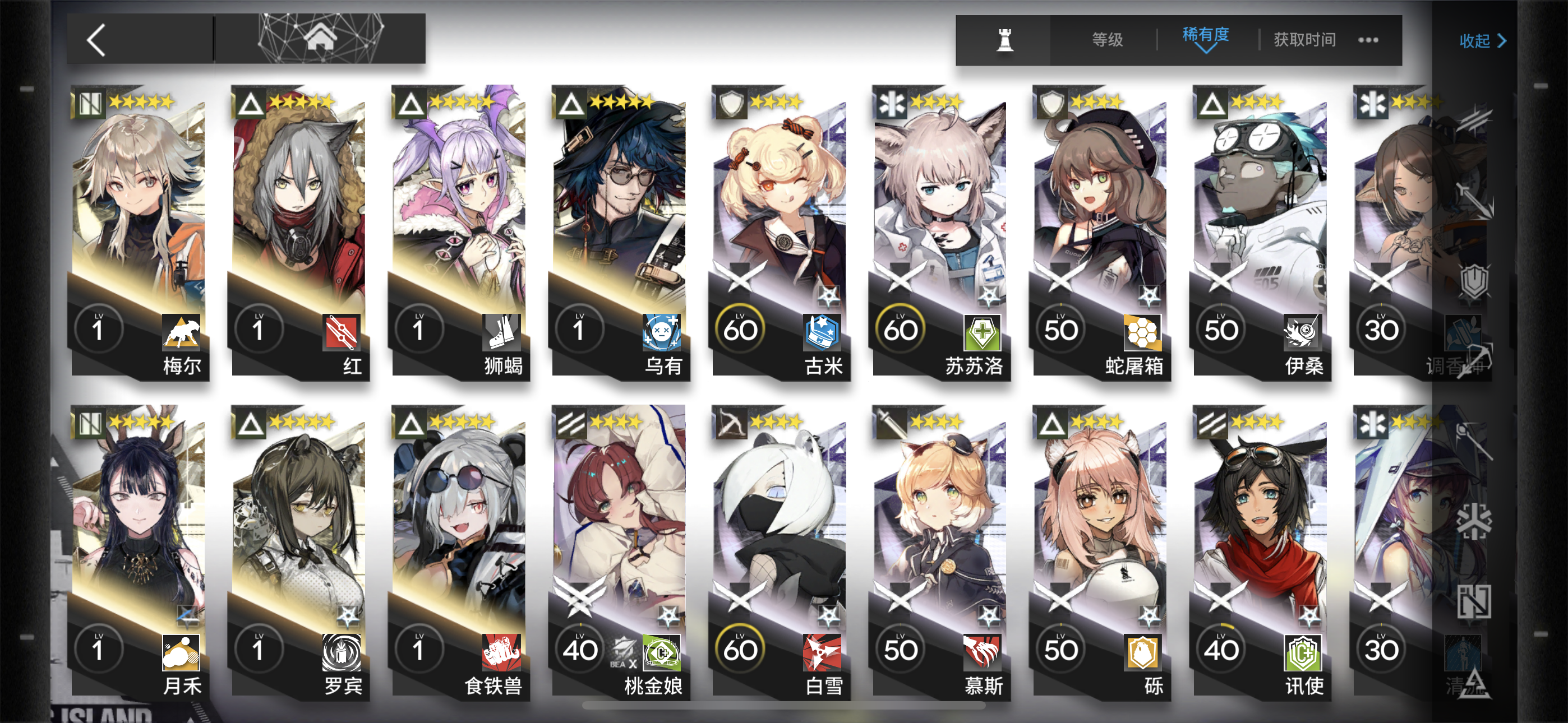Screen dimensions: 1568x723
Task: Click the level progress ring on 古米's card
Action: (x=740, y=327)
